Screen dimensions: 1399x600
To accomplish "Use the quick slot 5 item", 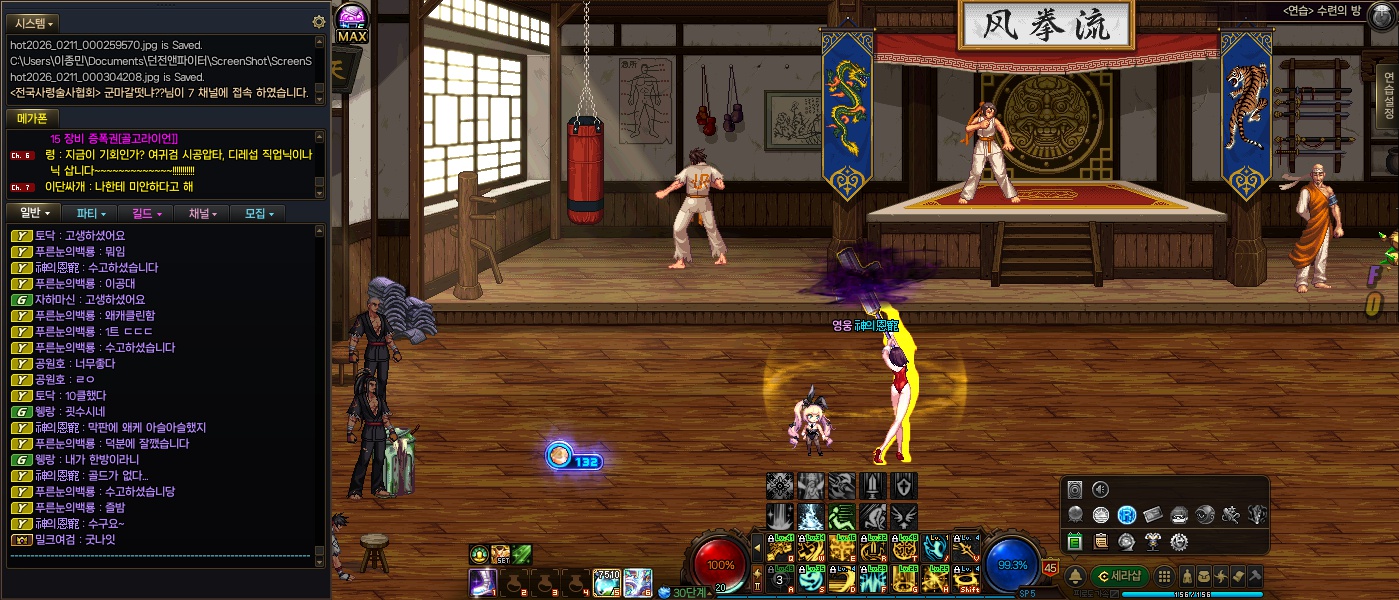I will (607, 581).
